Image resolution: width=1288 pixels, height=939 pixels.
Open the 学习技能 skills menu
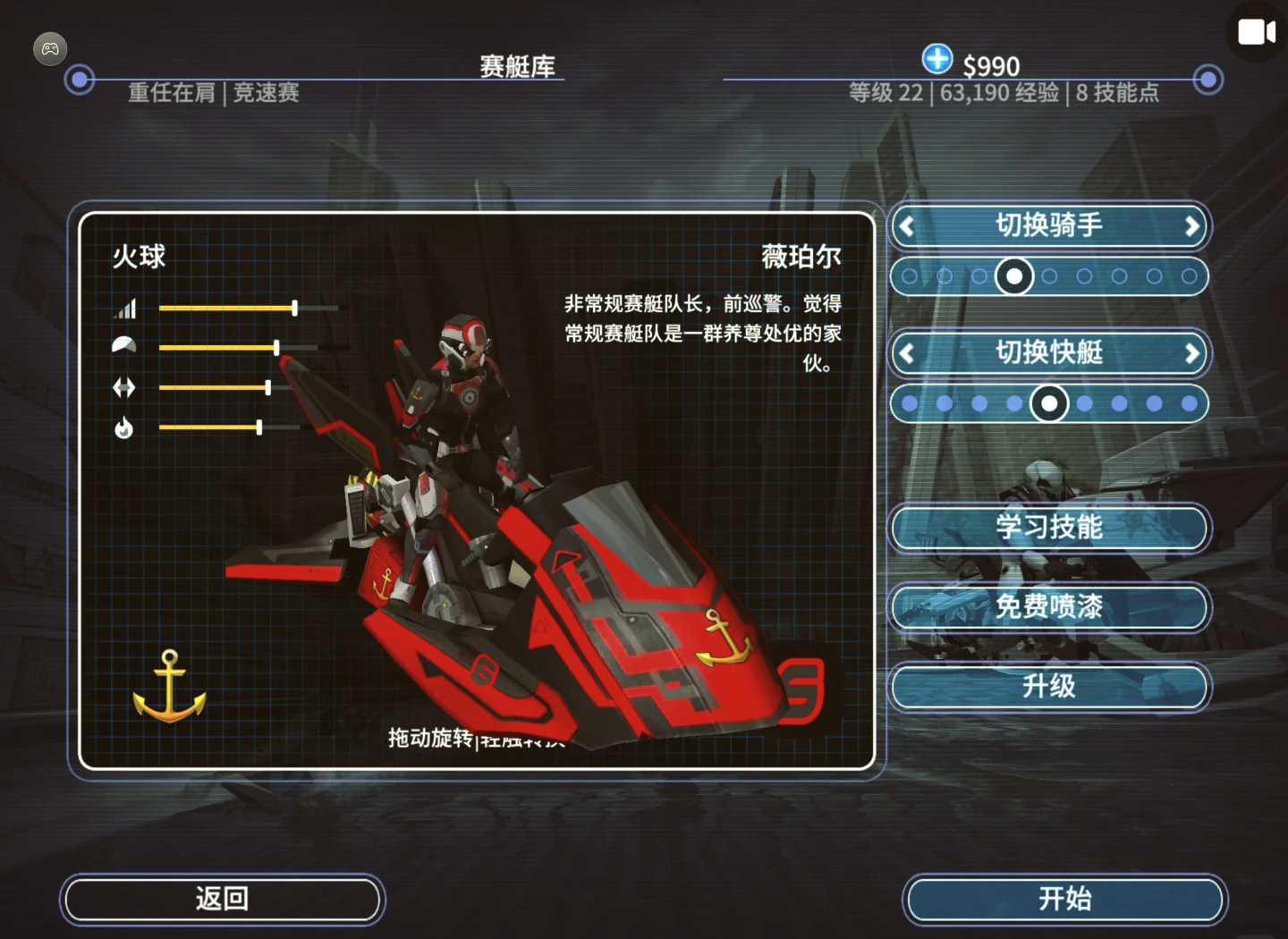click(1049, 528)
